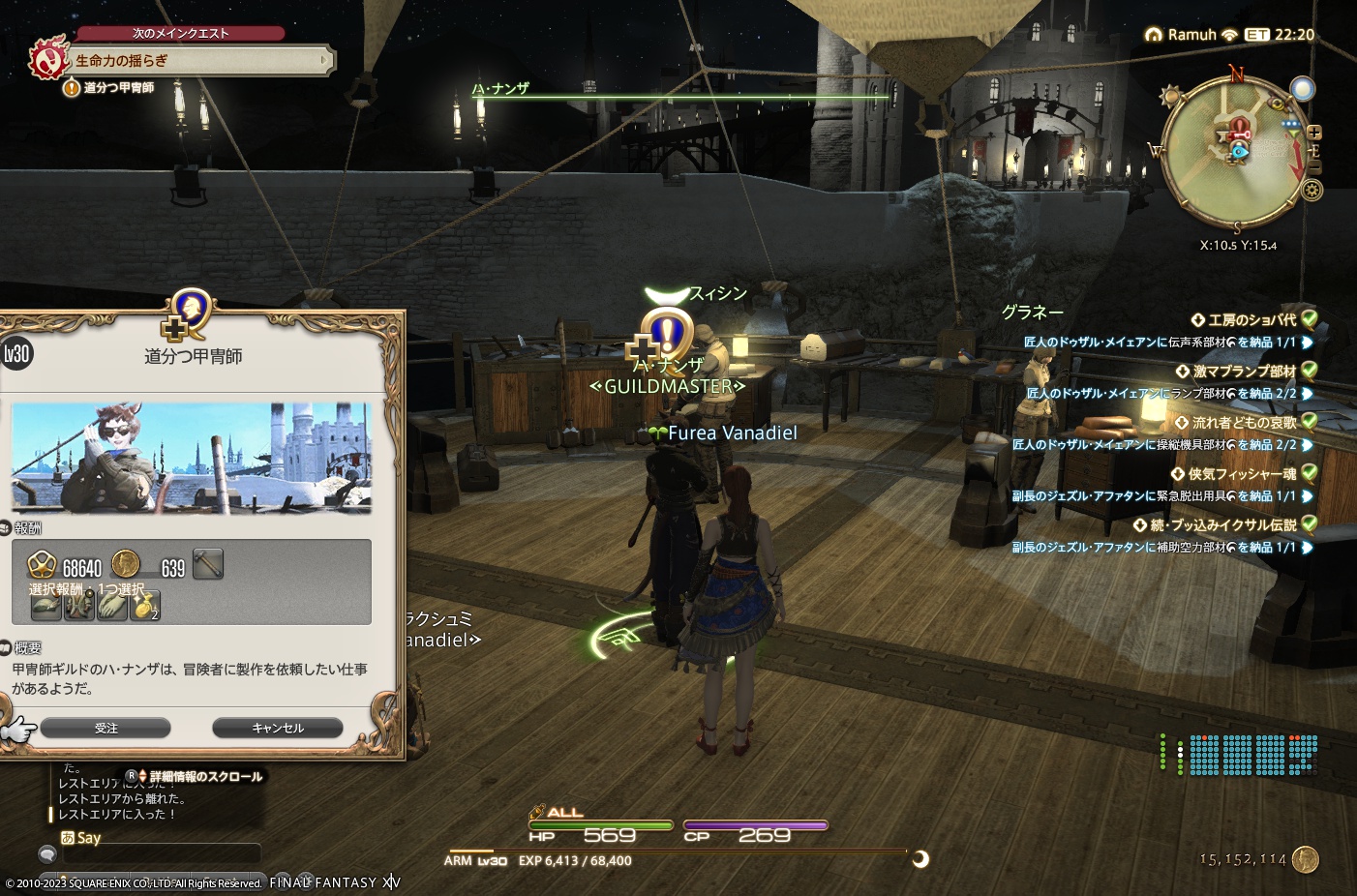This screenshot has height=896, width=1357.
Task: Click the blue arrow after 納品 1/1 objective
Action: (x=1307, y=342)
